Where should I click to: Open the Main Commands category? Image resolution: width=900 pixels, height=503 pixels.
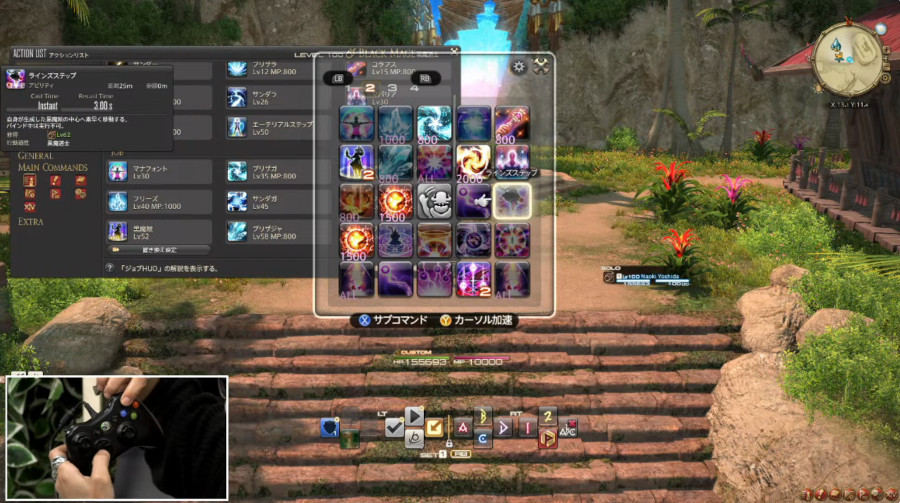52,167
